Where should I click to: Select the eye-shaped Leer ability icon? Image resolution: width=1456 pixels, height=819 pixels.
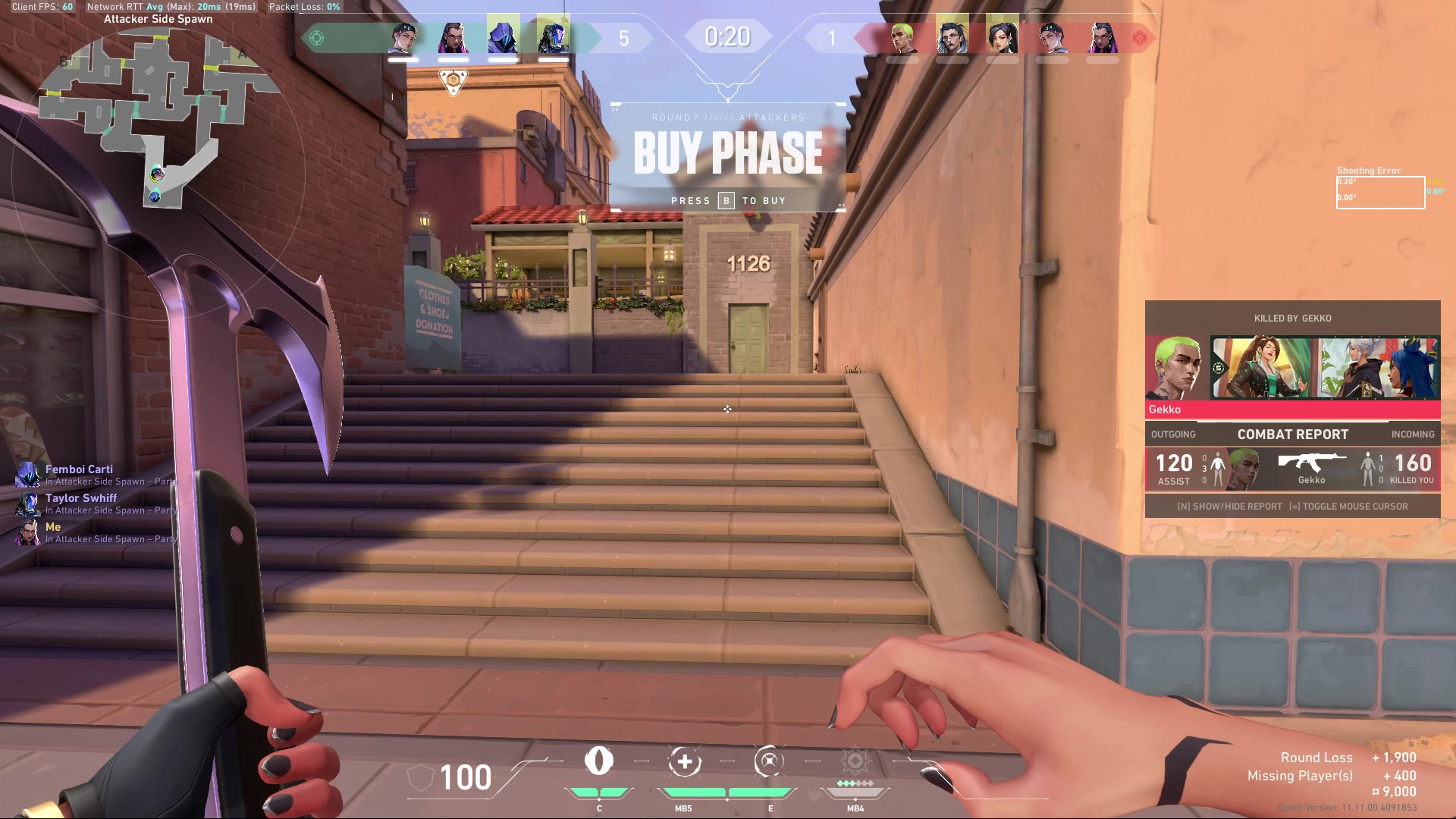click(x=601, y=762)
